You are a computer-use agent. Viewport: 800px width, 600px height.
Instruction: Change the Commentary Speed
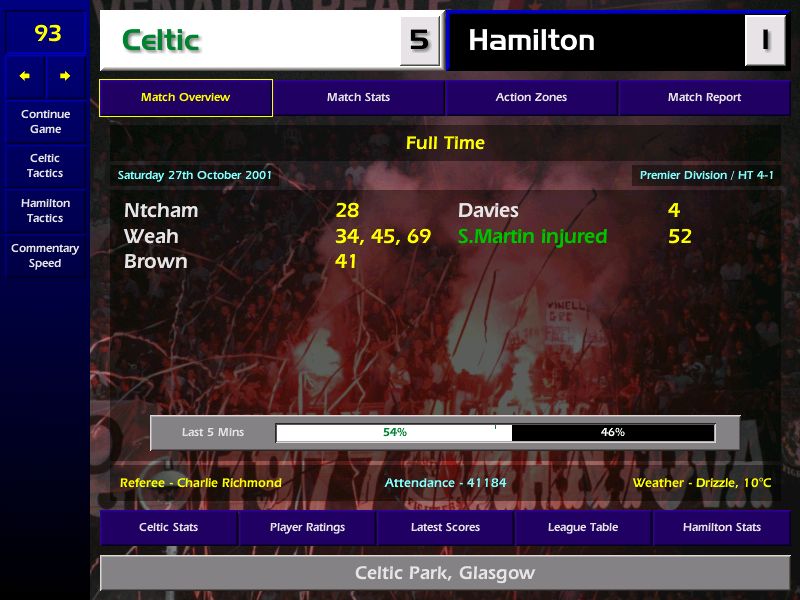pos(45,255)
